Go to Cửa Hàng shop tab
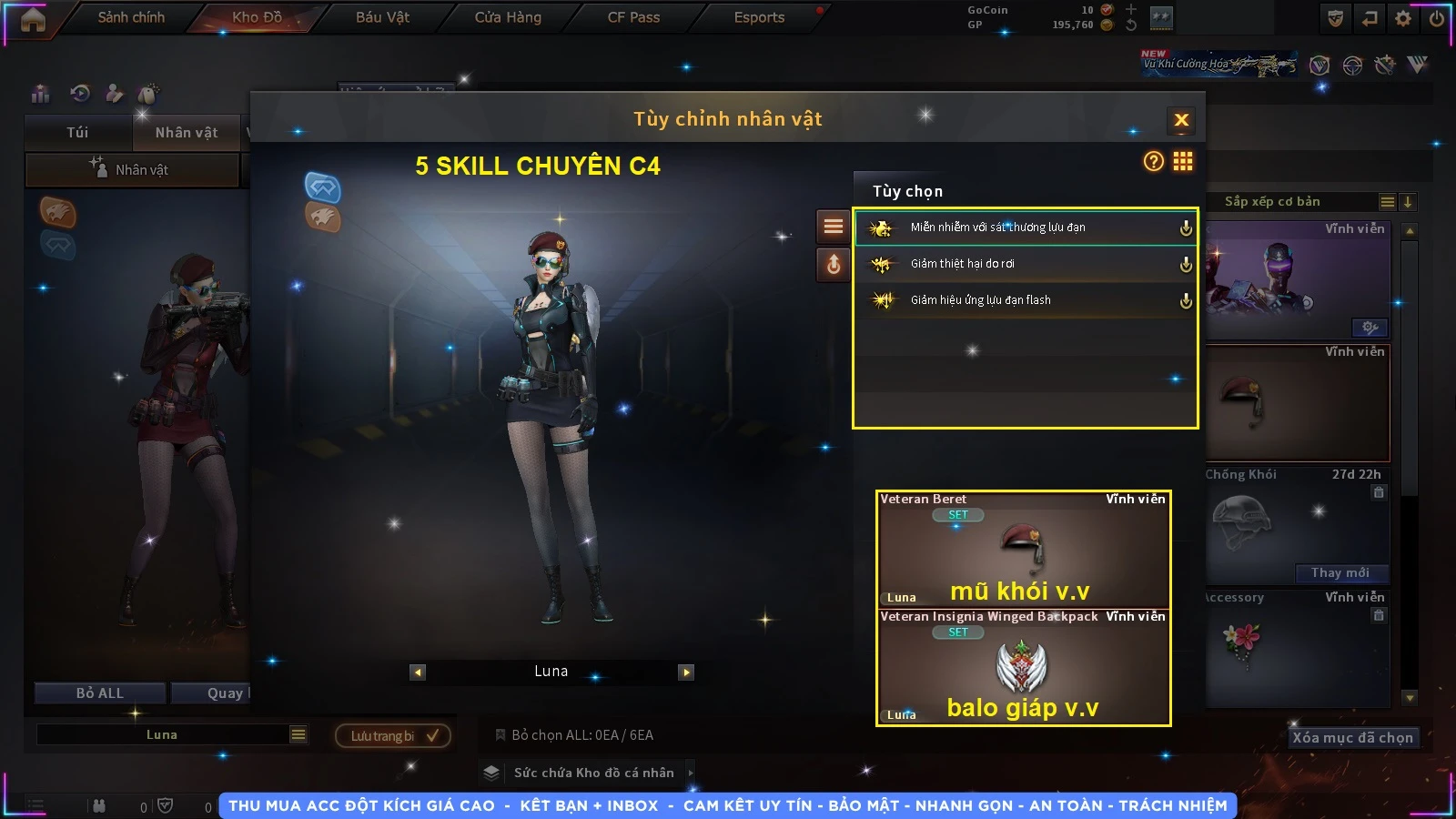This screenshot has width=1456, height=819. click(508, 17)
